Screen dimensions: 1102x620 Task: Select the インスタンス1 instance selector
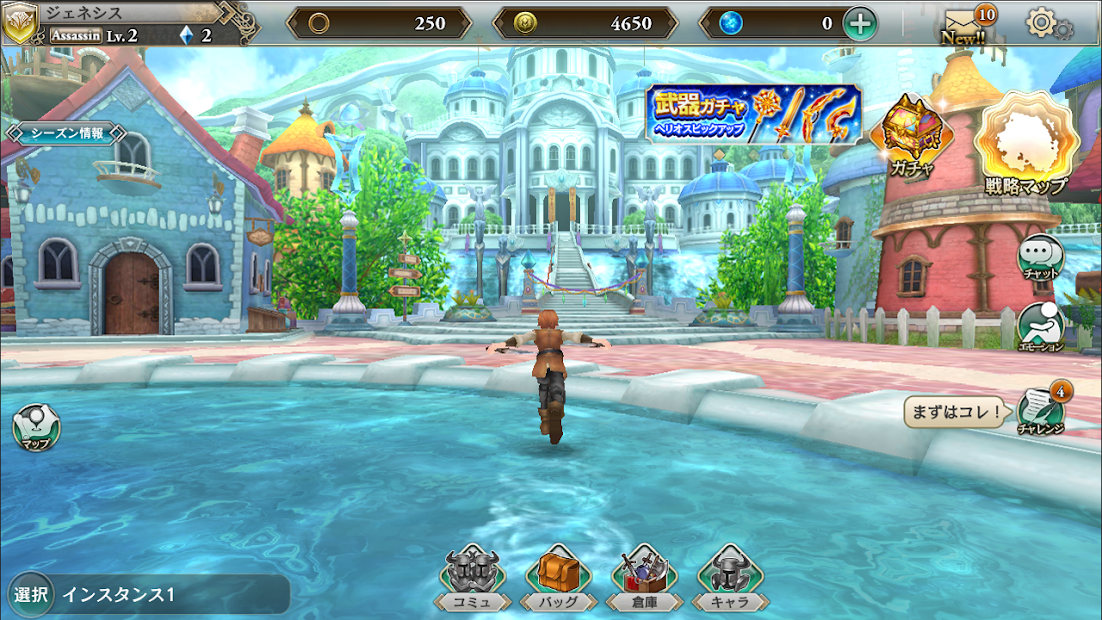click(148, 594)
